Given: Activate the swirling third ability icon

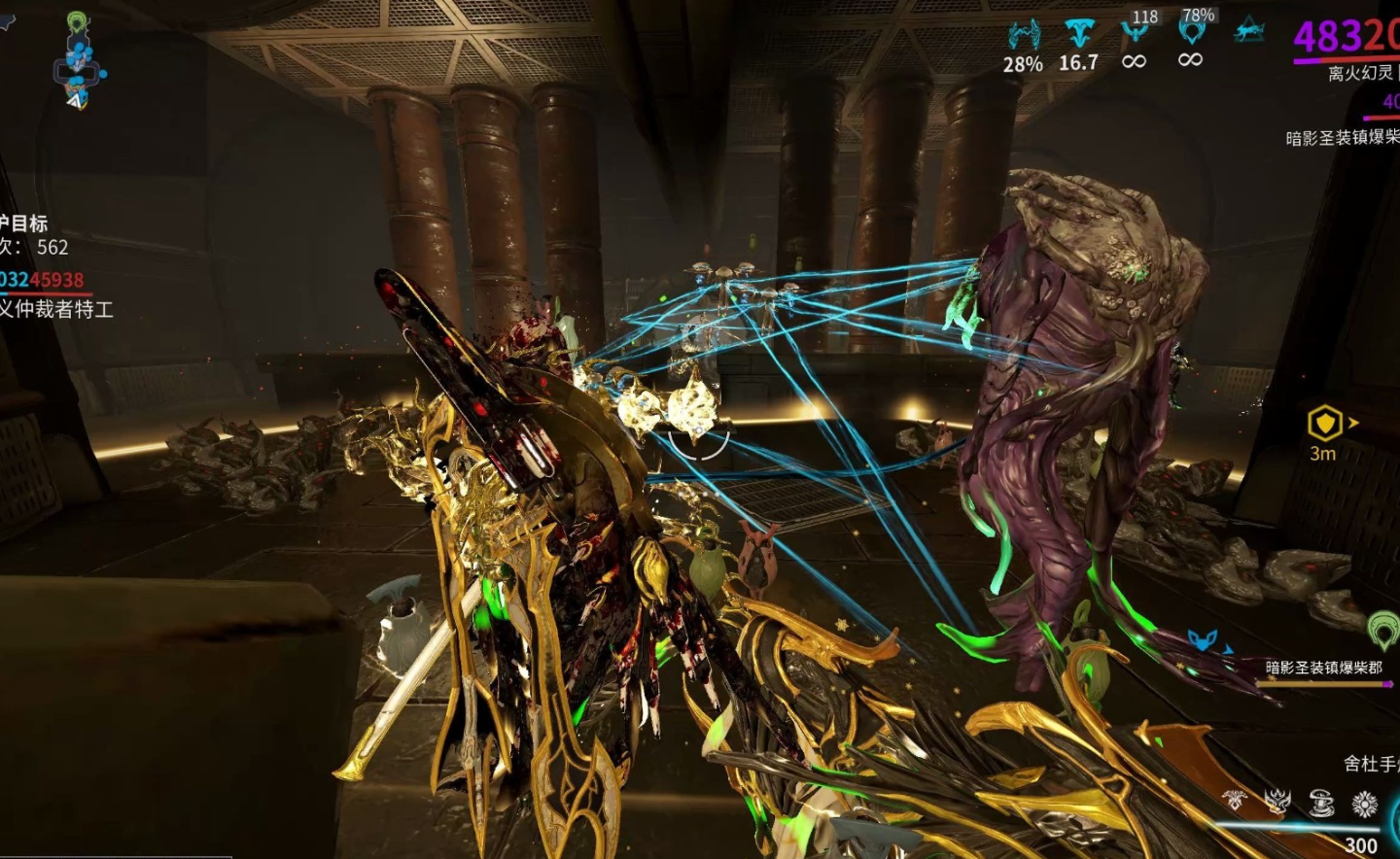Looking at the screenshot, I should pos(1321,803).
